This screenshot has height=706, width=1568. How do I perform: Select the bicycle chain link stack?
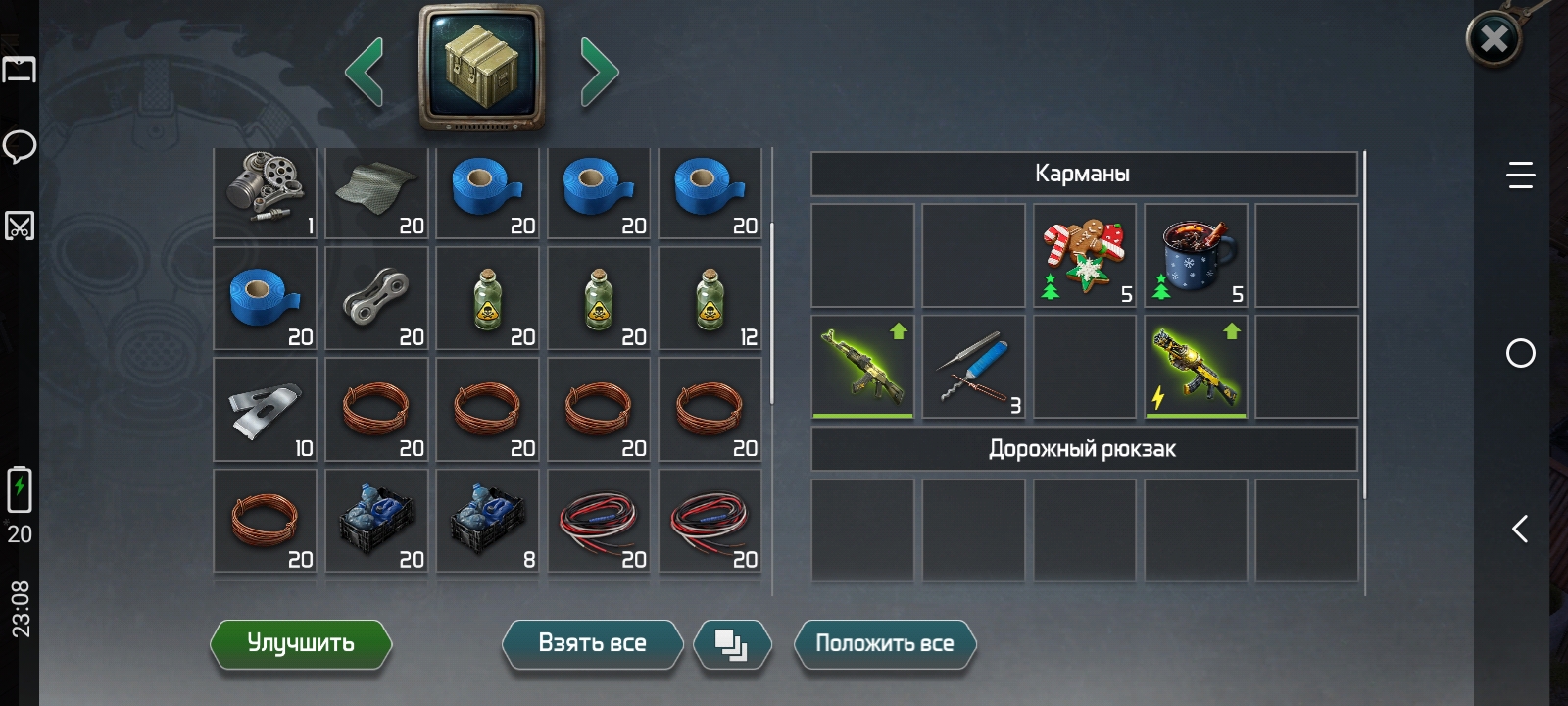coord(377,298)
